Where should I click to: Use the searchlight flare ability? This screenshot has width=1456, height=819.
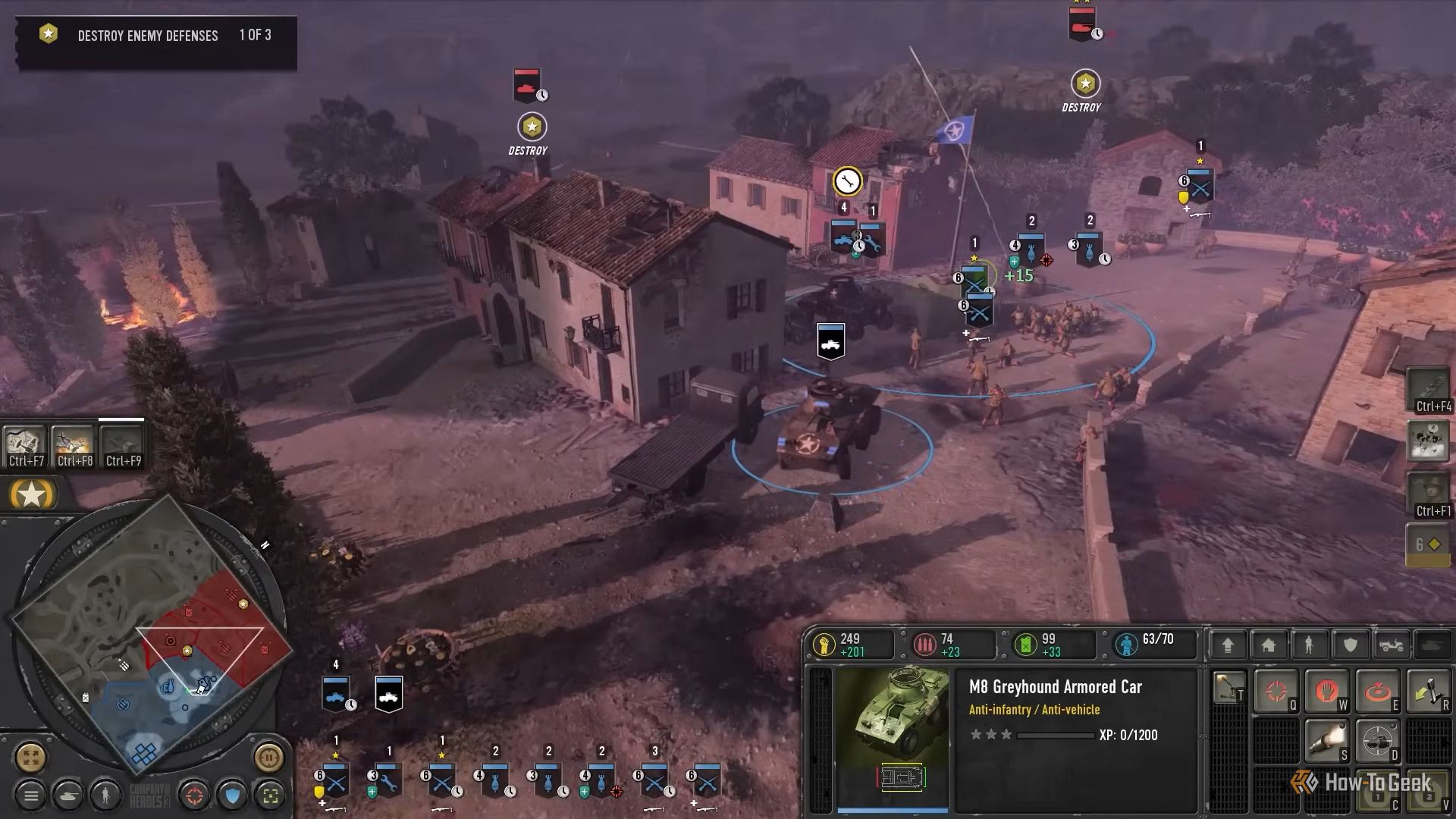pyautogui.click(x=1326, y=741)
